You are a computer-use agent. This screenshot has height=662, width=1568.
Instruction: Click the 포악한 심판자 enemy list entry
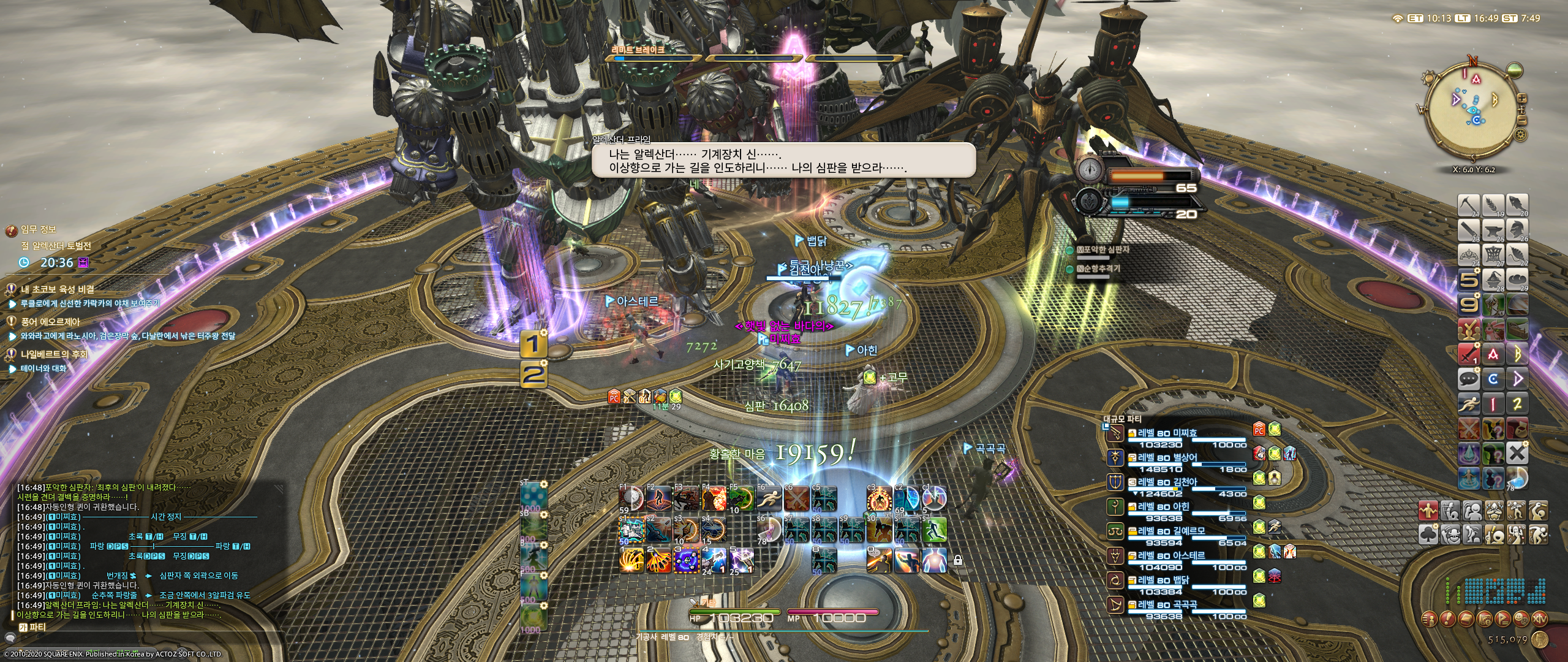pyautogui.click(x=1106, y=250)
